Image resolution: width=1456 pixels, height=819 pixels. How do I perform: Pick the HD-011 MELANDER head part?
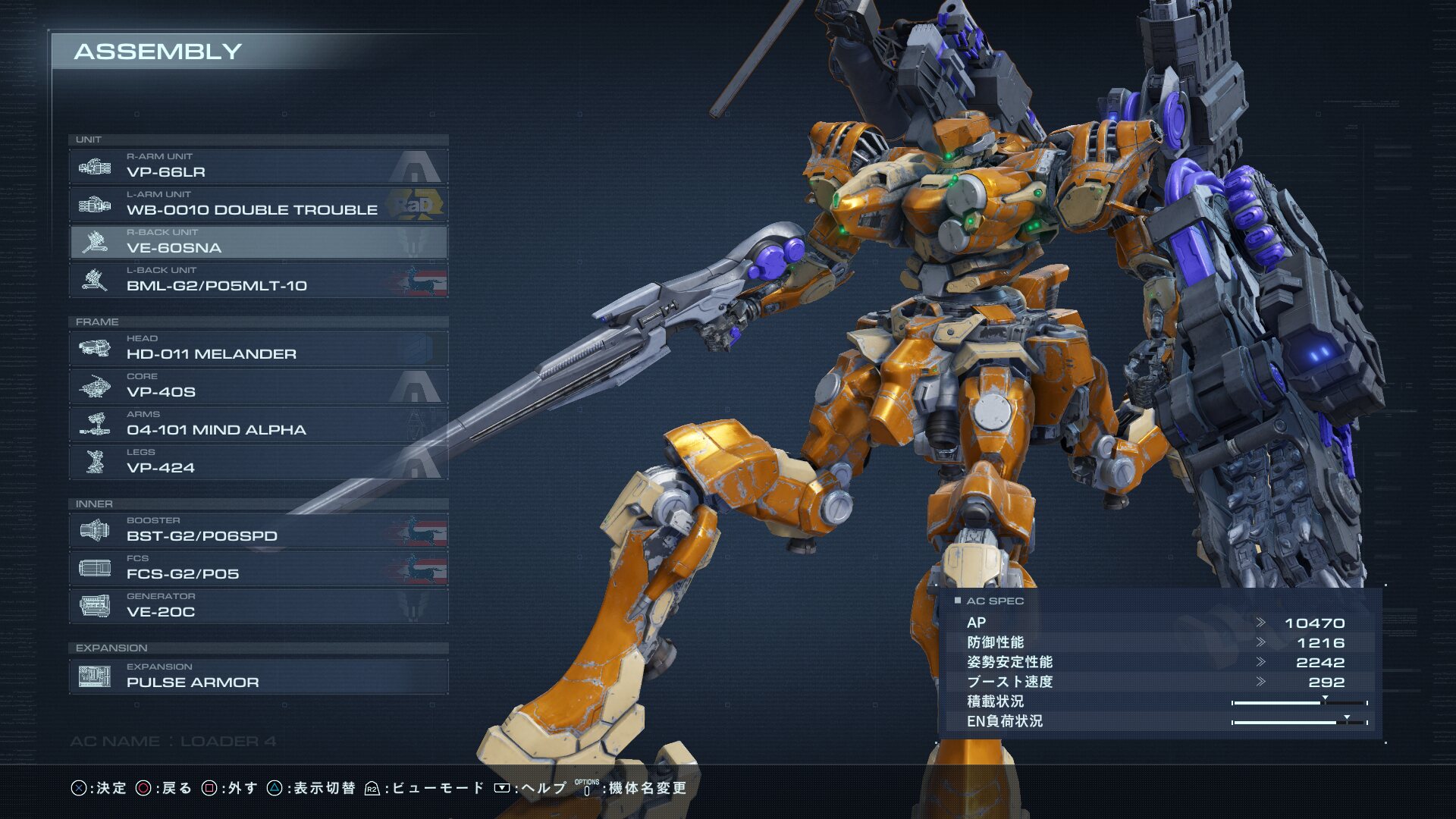coord(258,348)
